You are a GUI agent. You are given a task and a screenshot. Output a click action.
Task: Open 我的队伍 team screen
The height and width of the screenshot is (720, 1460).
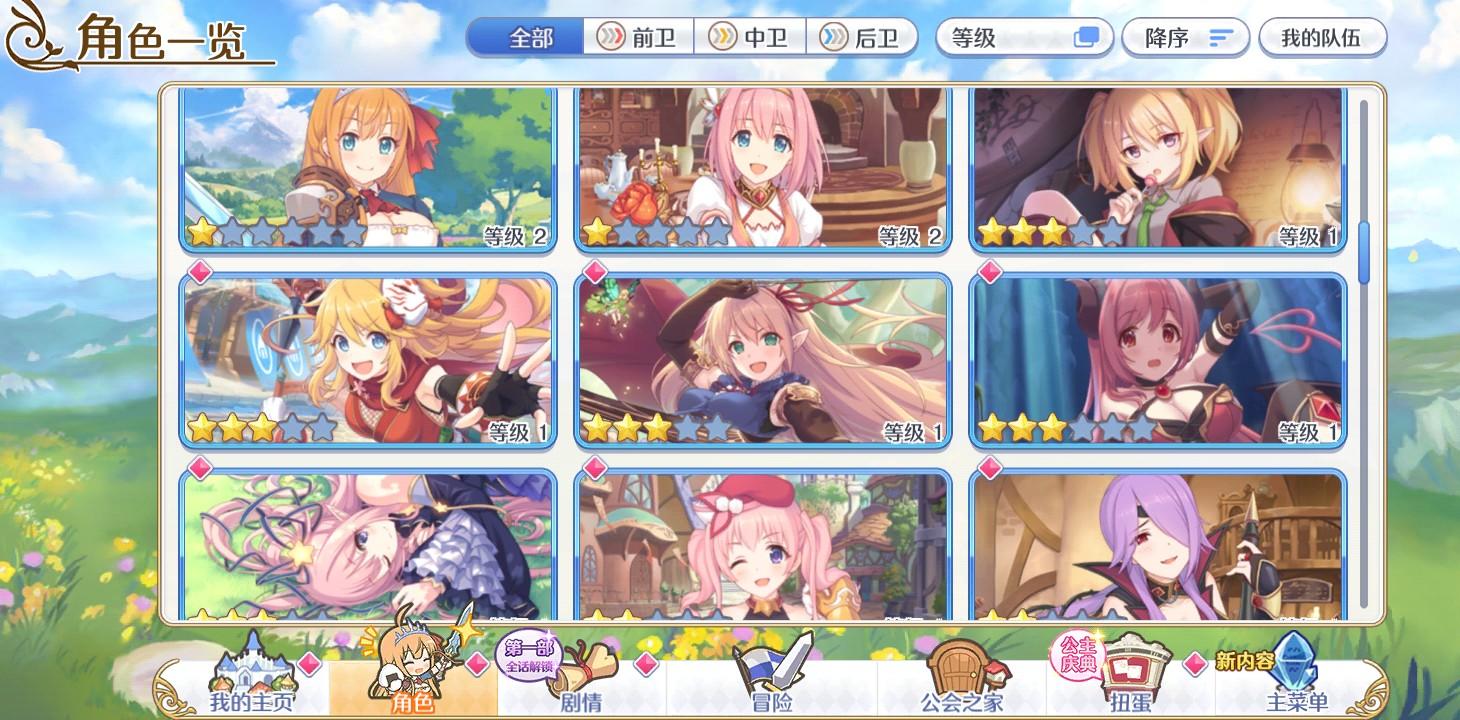coord(1323,37)
